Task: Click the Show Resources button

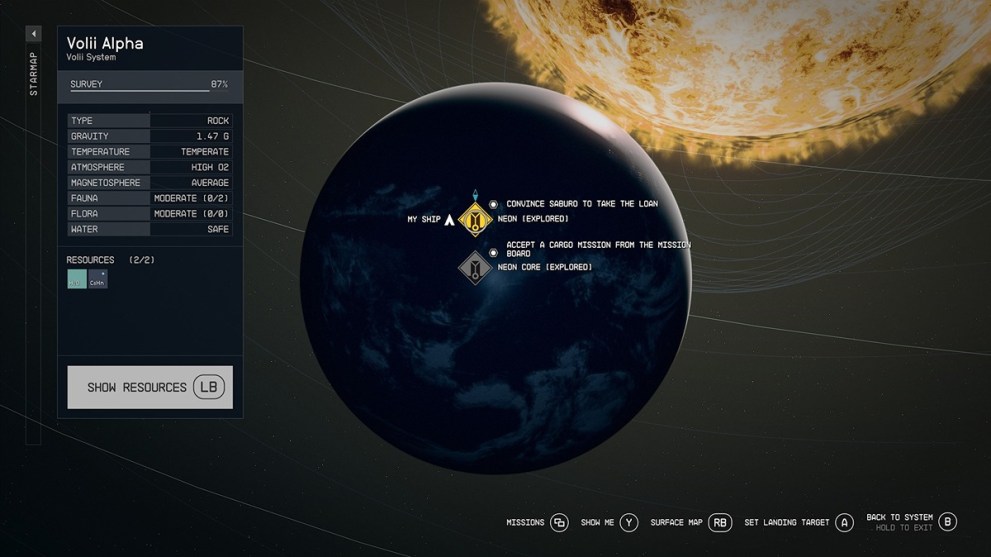Action: coord(150,387)
